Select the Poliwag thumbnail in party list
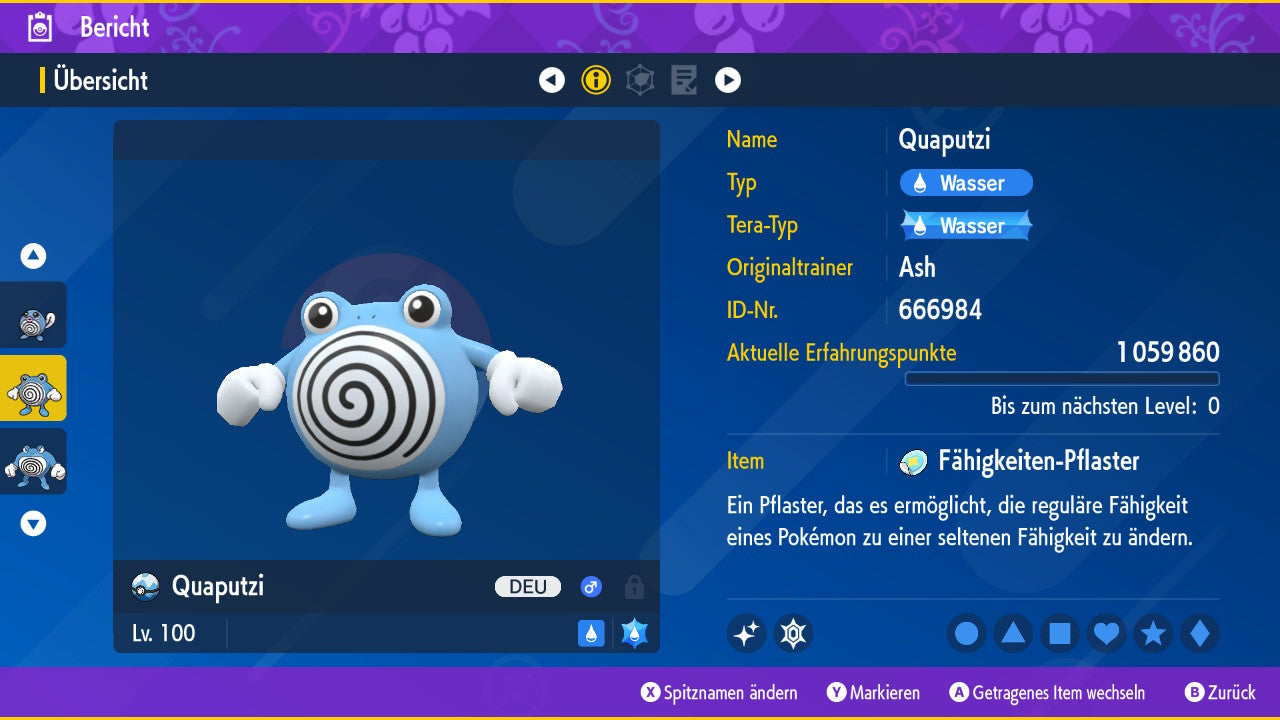Image resolution: width=1280 pixels, height=720 pixels. pos(33,316)
